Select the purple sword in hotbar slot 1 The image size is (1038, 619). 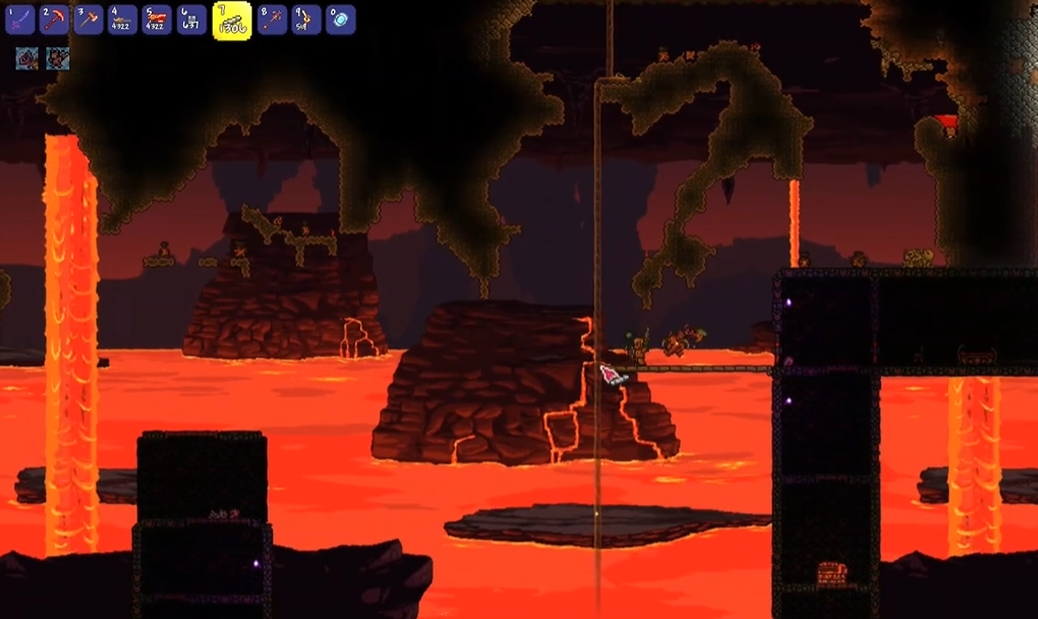[21, 19]
